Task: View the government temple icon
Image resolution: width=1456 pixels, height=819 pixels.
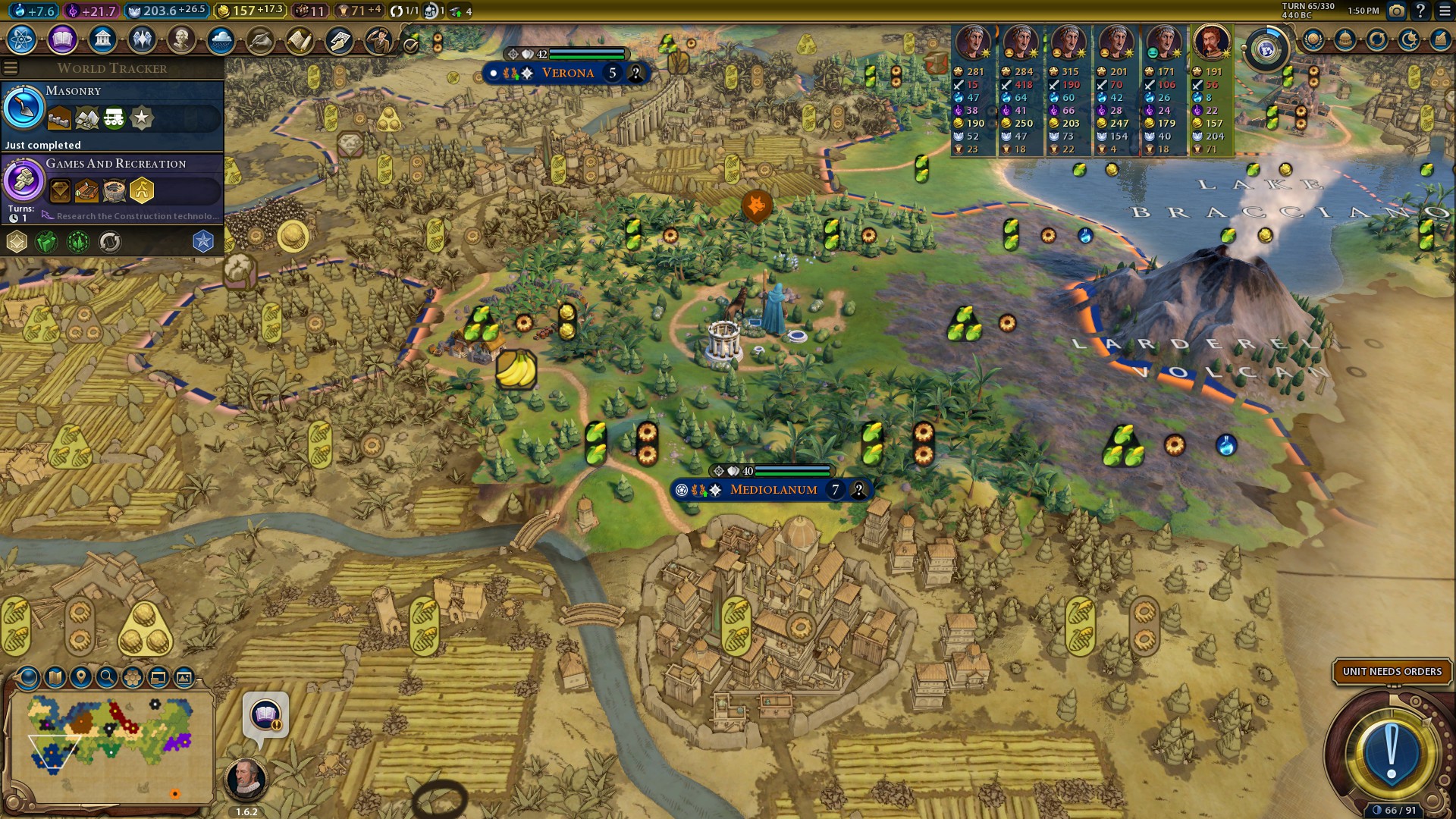Action: tap(102, 39)
